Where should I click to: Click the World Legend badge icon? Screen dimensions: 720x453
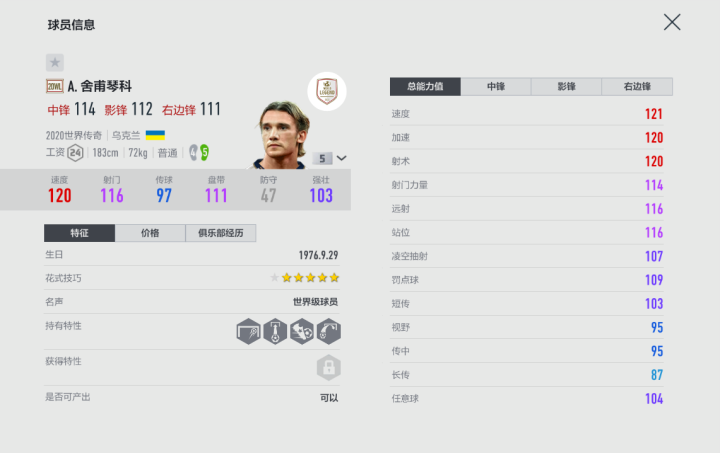(326, 89)
